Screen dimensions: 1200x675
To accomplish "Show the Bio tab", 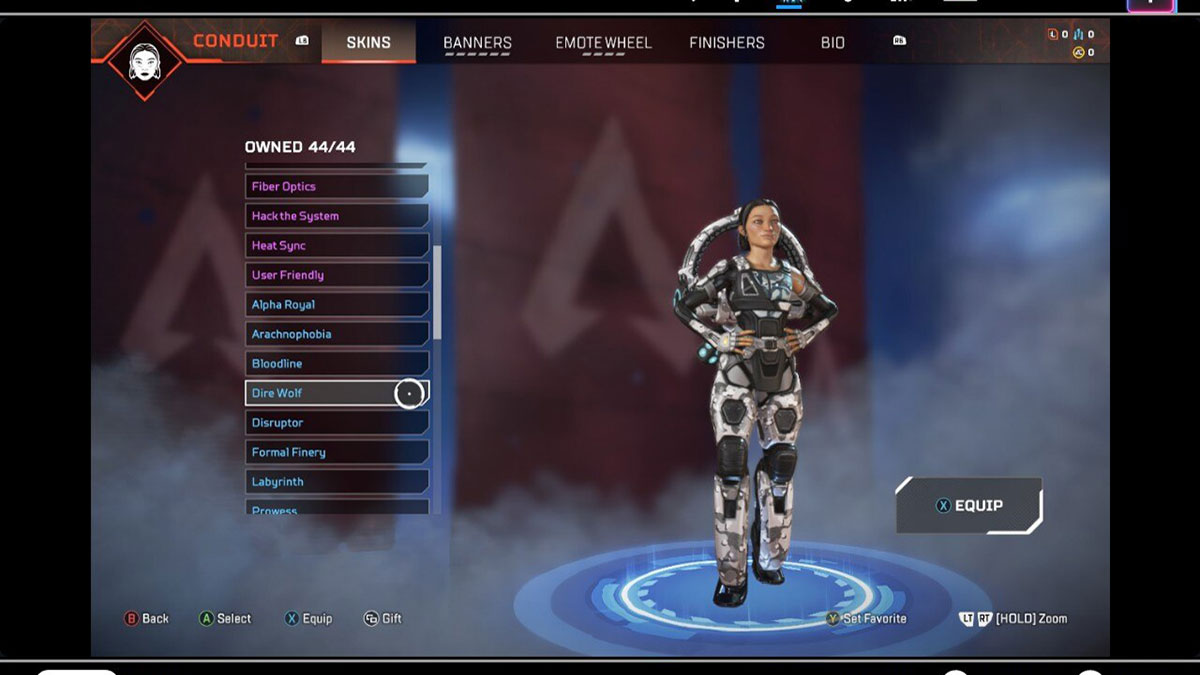I will (833, 43).
